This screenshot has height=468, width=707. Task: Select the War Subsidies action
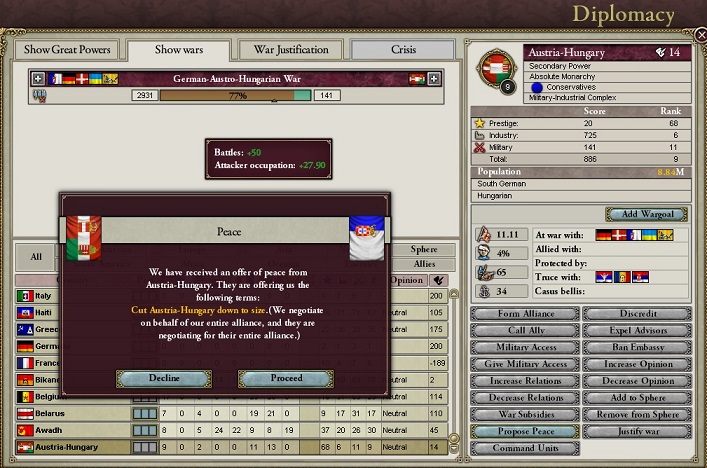click(525, 415)
